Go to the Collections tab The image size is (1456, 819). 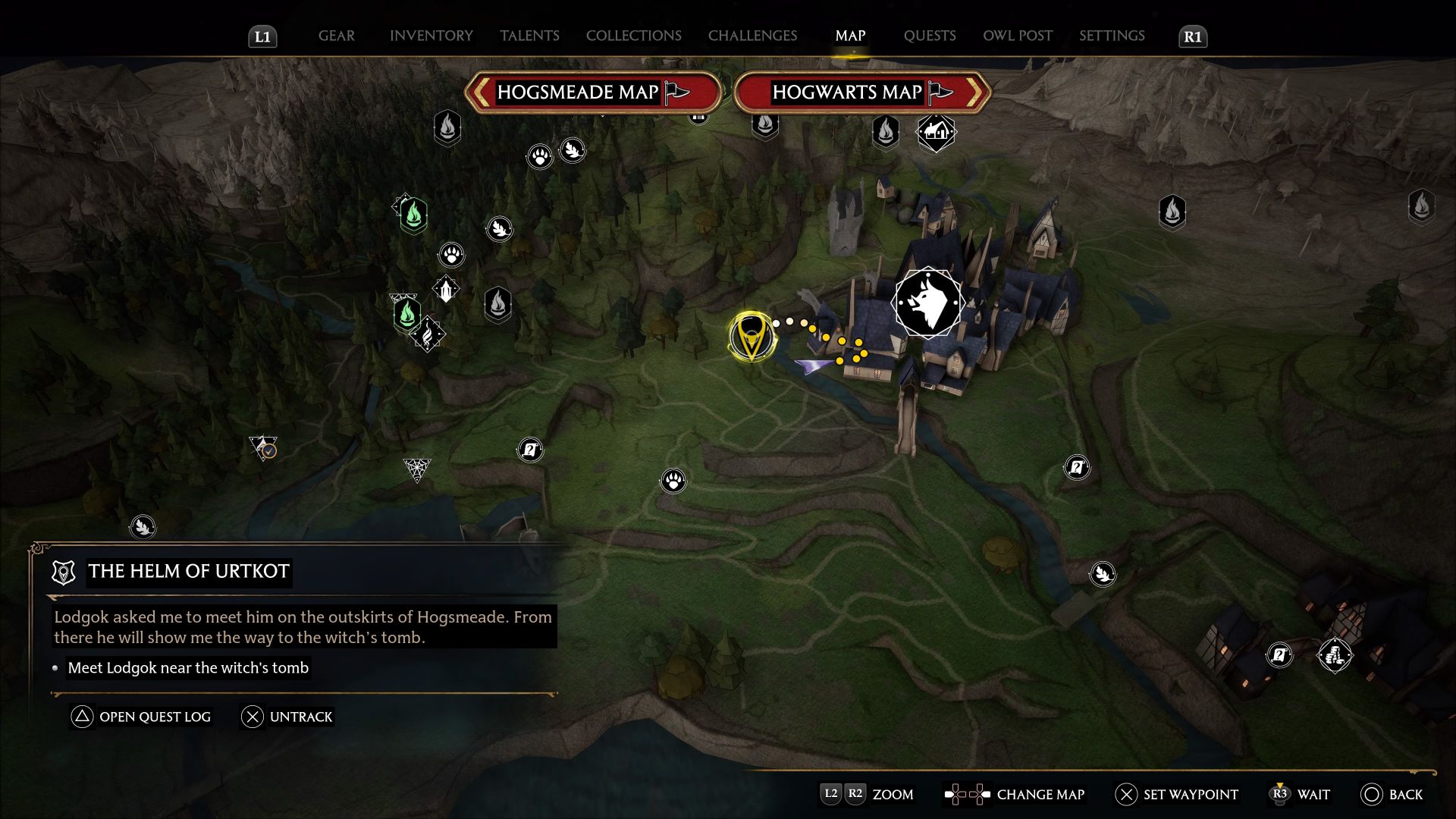(x=633, y=36)
